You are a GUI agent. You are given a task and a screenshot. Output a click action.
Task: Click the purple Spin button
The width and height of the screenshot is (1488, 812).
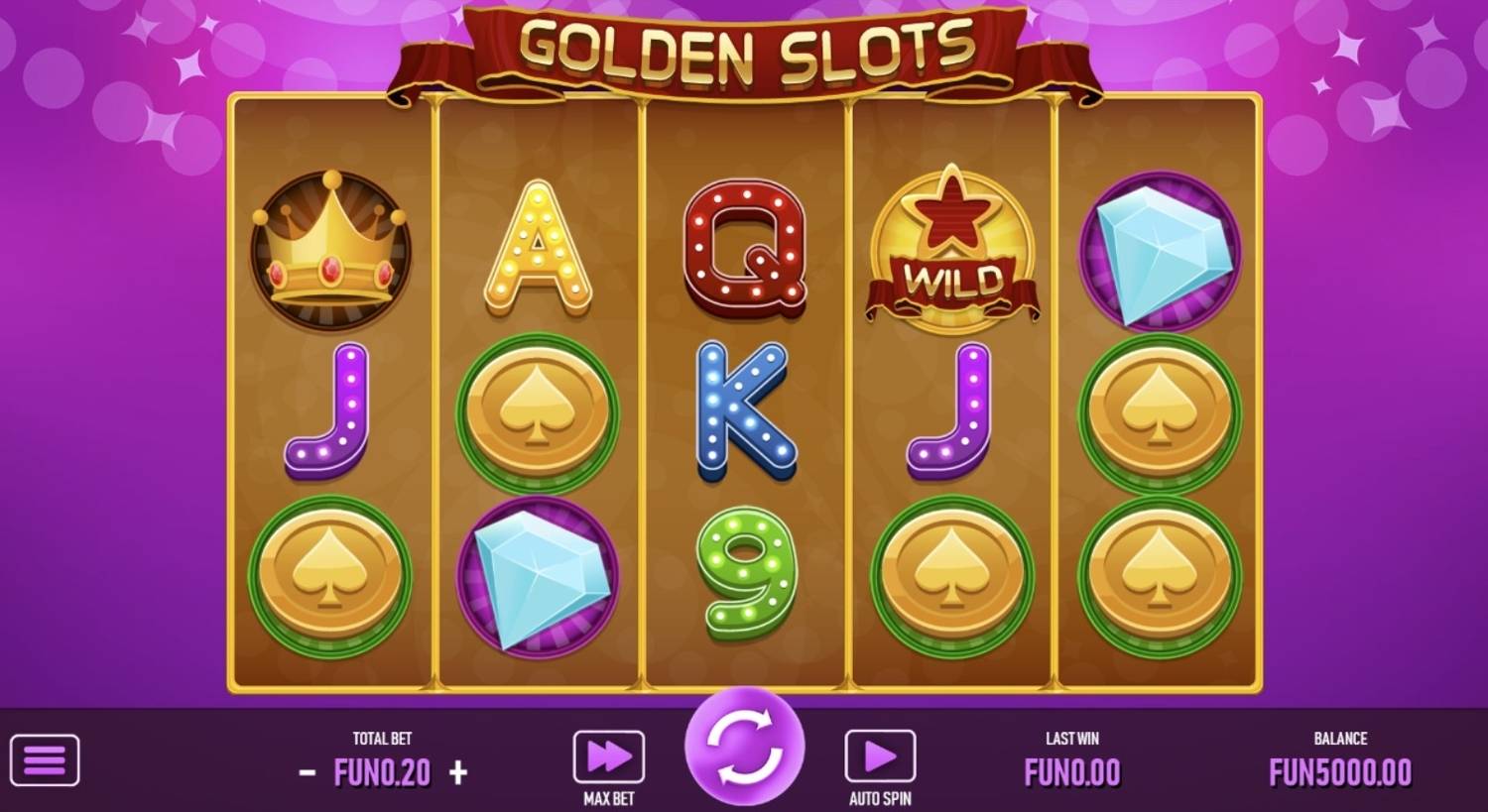pos(744,749)
